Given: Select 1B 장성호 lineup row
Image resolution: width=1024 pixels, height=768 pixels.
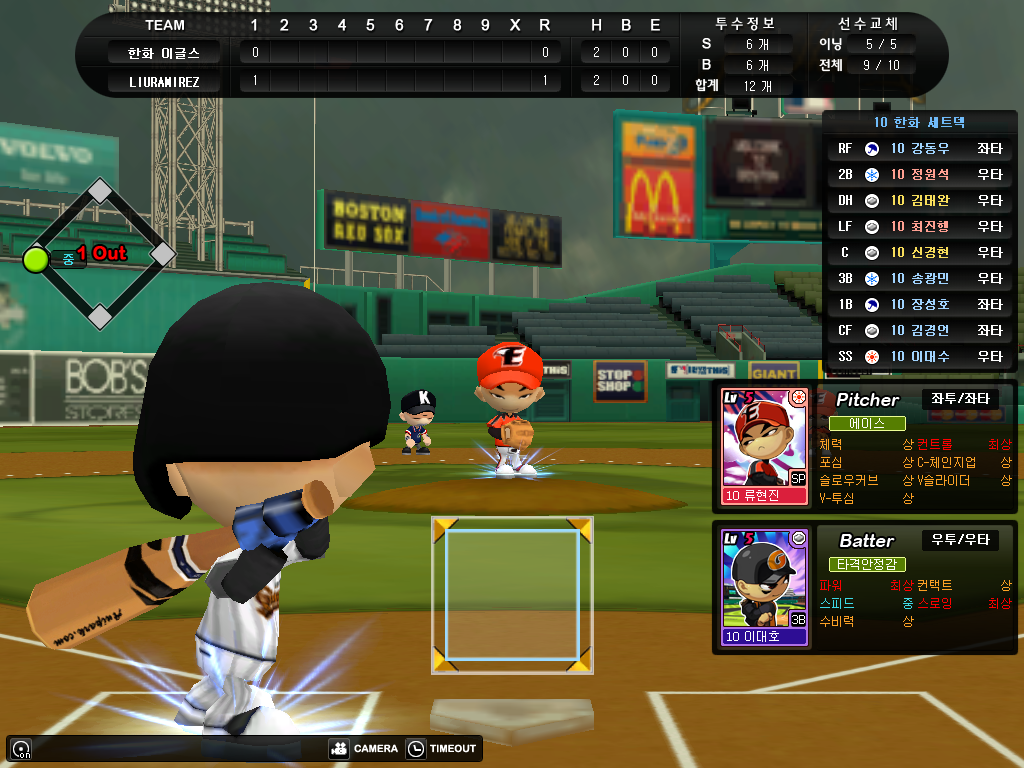Looking at the screenshot, I should pos(920,305).
